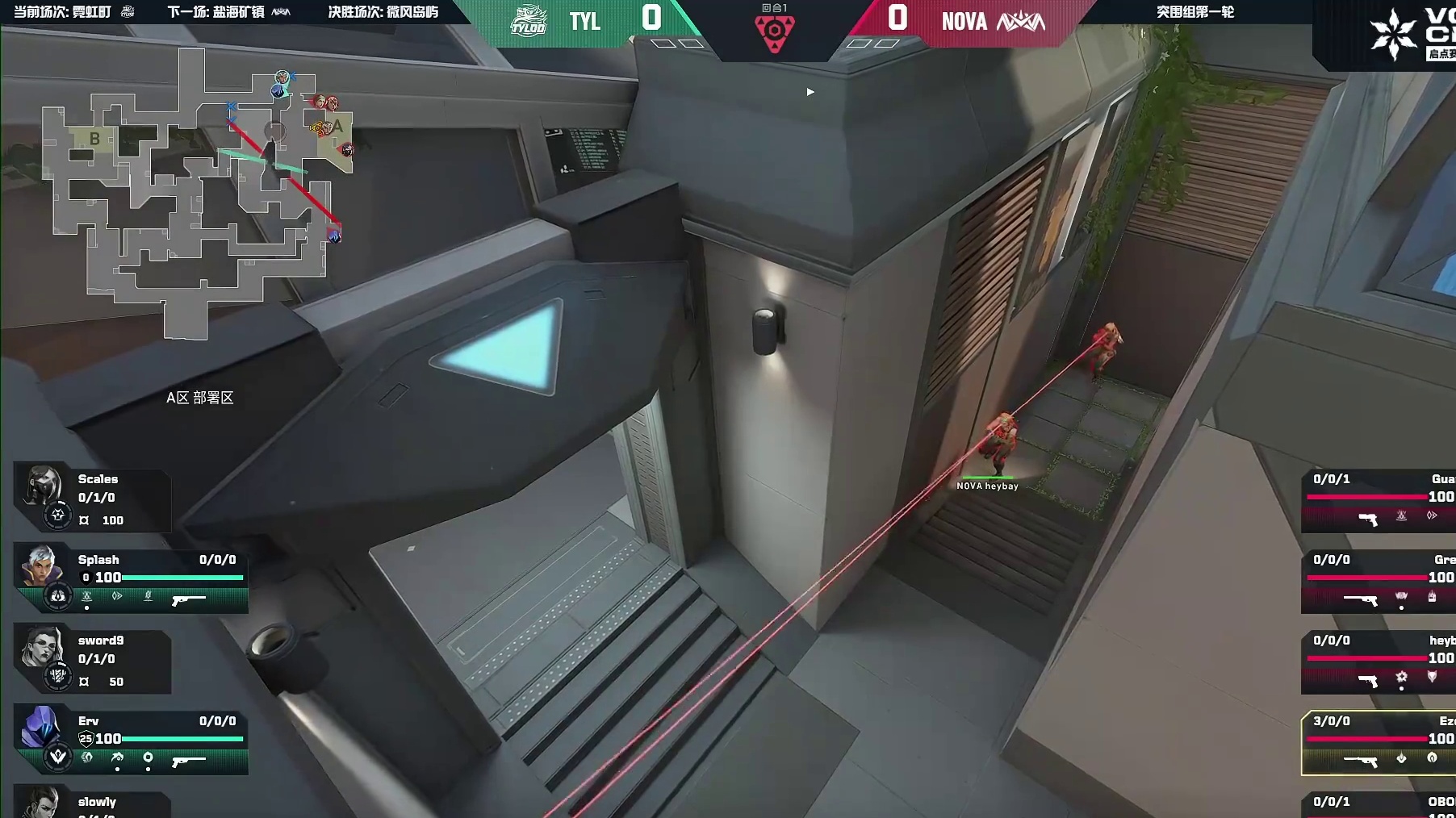Click the TYLOO team logo
Image resolution: width=1456 pixels, height=818 pixels.
529,20
